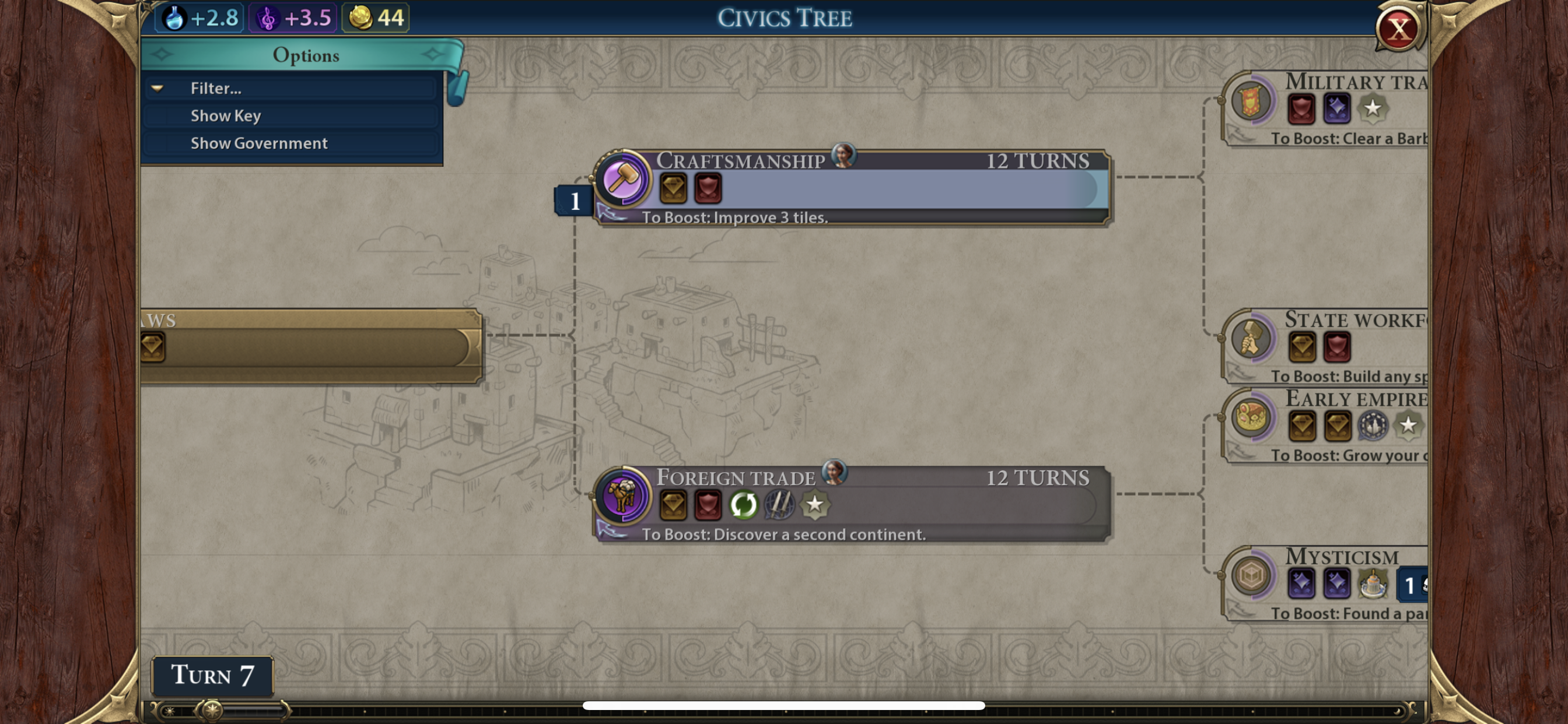Collapse the Options banner panel
Viewport: 1568px width, 724px height.
coord(306,55)
